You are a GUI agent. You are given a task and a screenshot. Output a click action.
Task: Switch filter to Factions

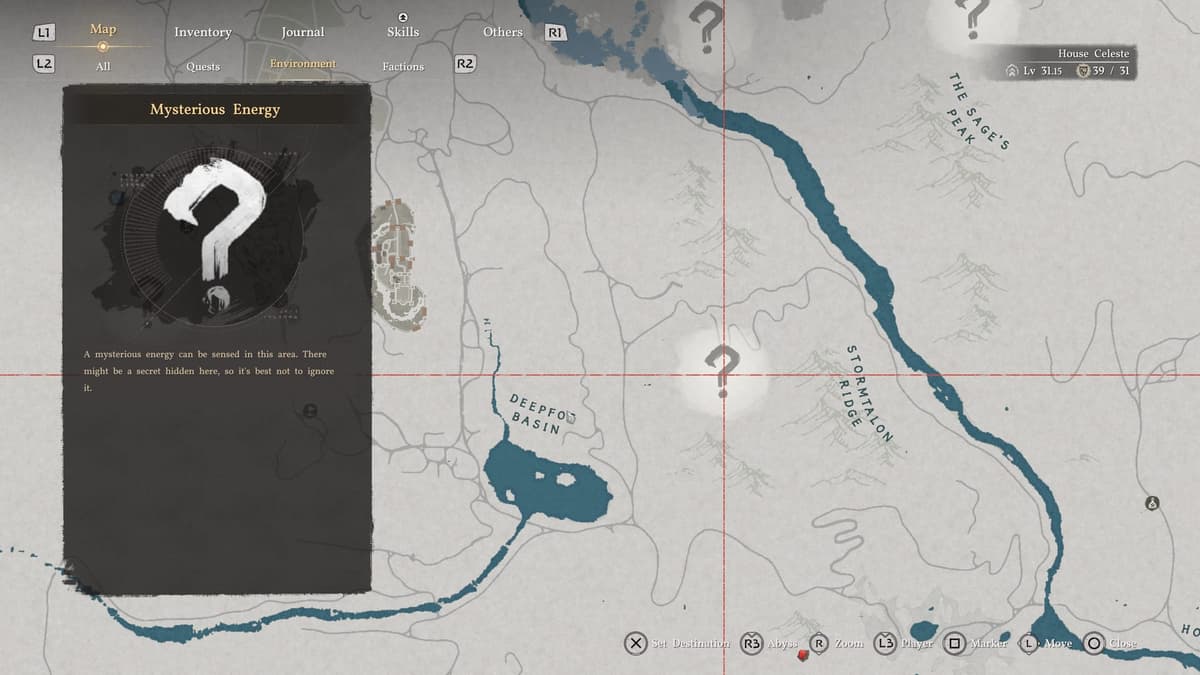(x=402, y=66)
